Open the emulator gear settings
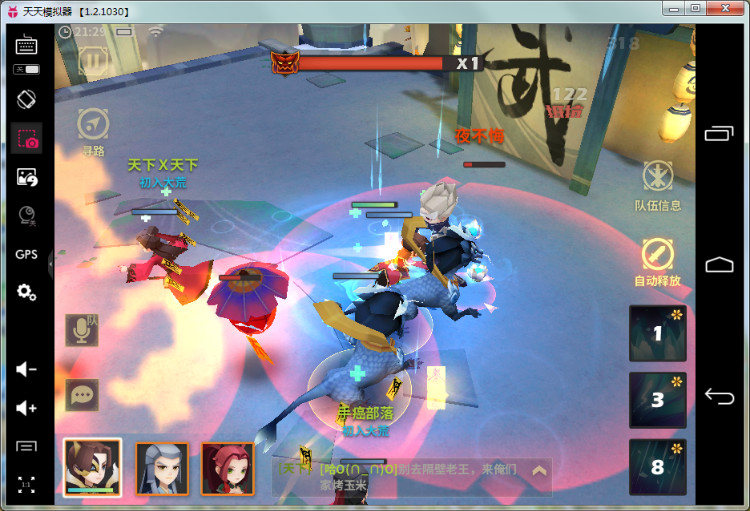This screenshot has width=750, height=511. click(x=27, y=292)
